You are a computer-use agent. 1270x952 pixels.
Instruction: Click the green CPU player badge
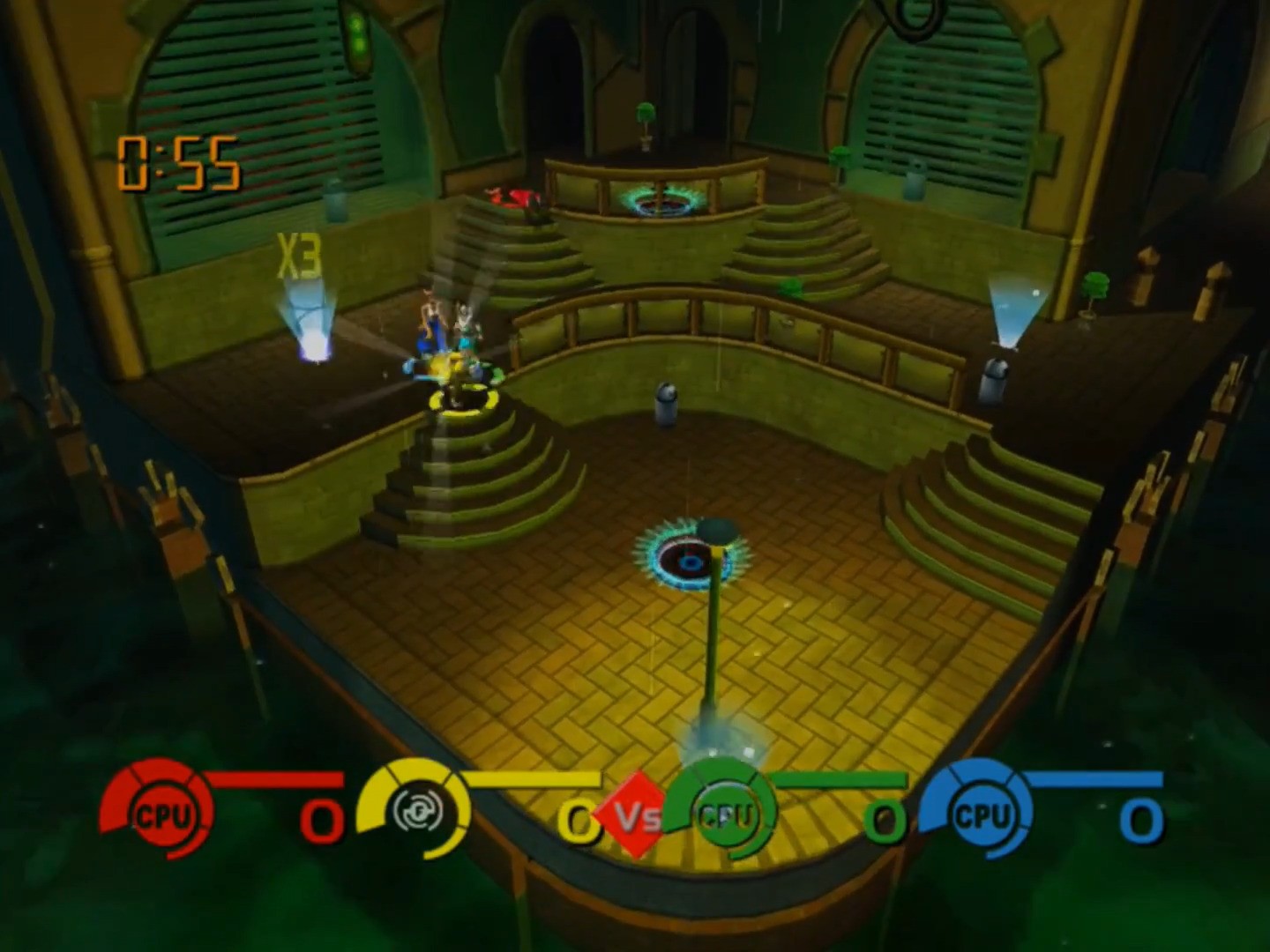point(725,815)
